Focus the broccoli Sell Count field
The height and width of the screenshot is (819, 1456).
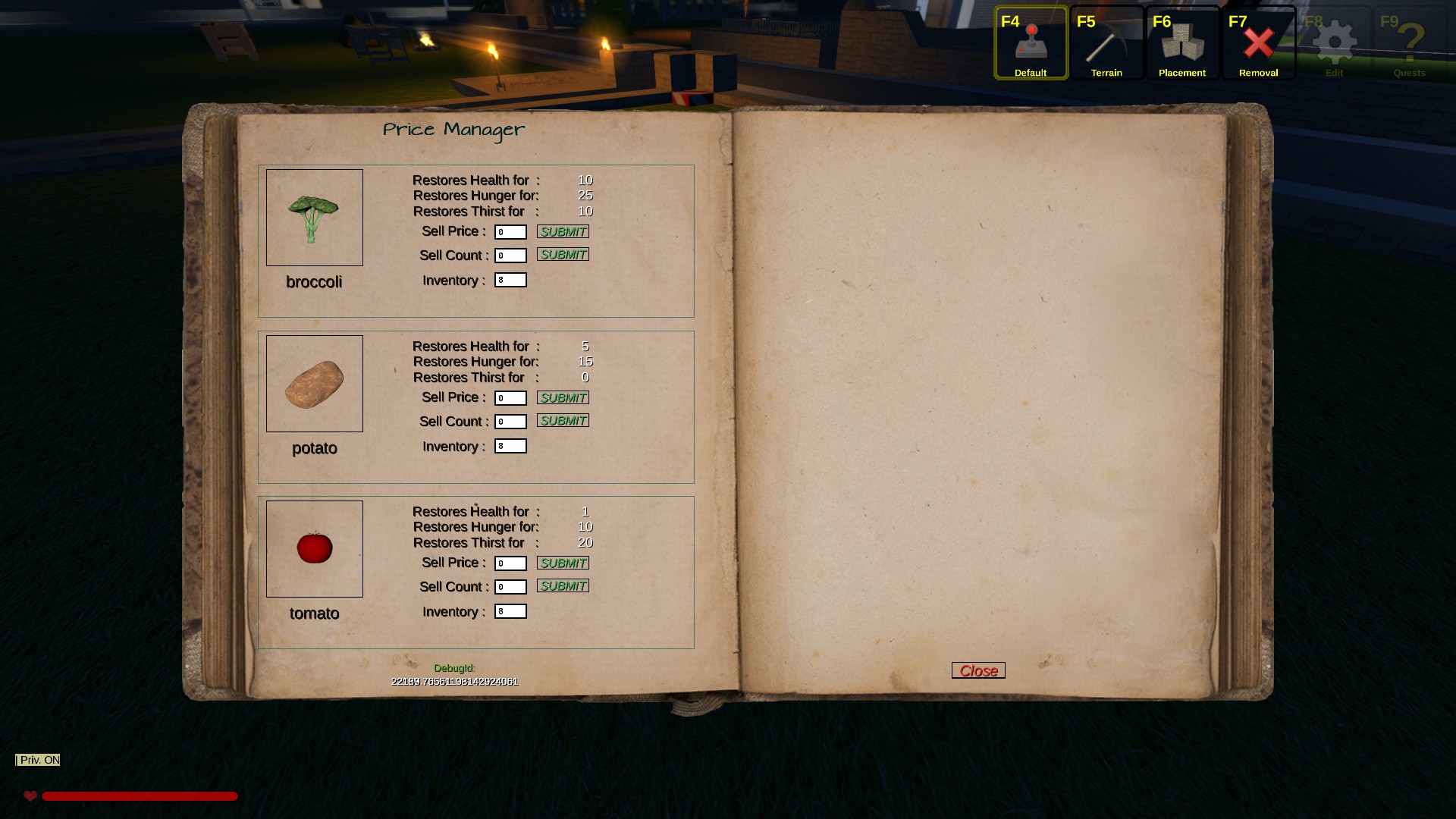pyautogui.click(x=510, y=256)
